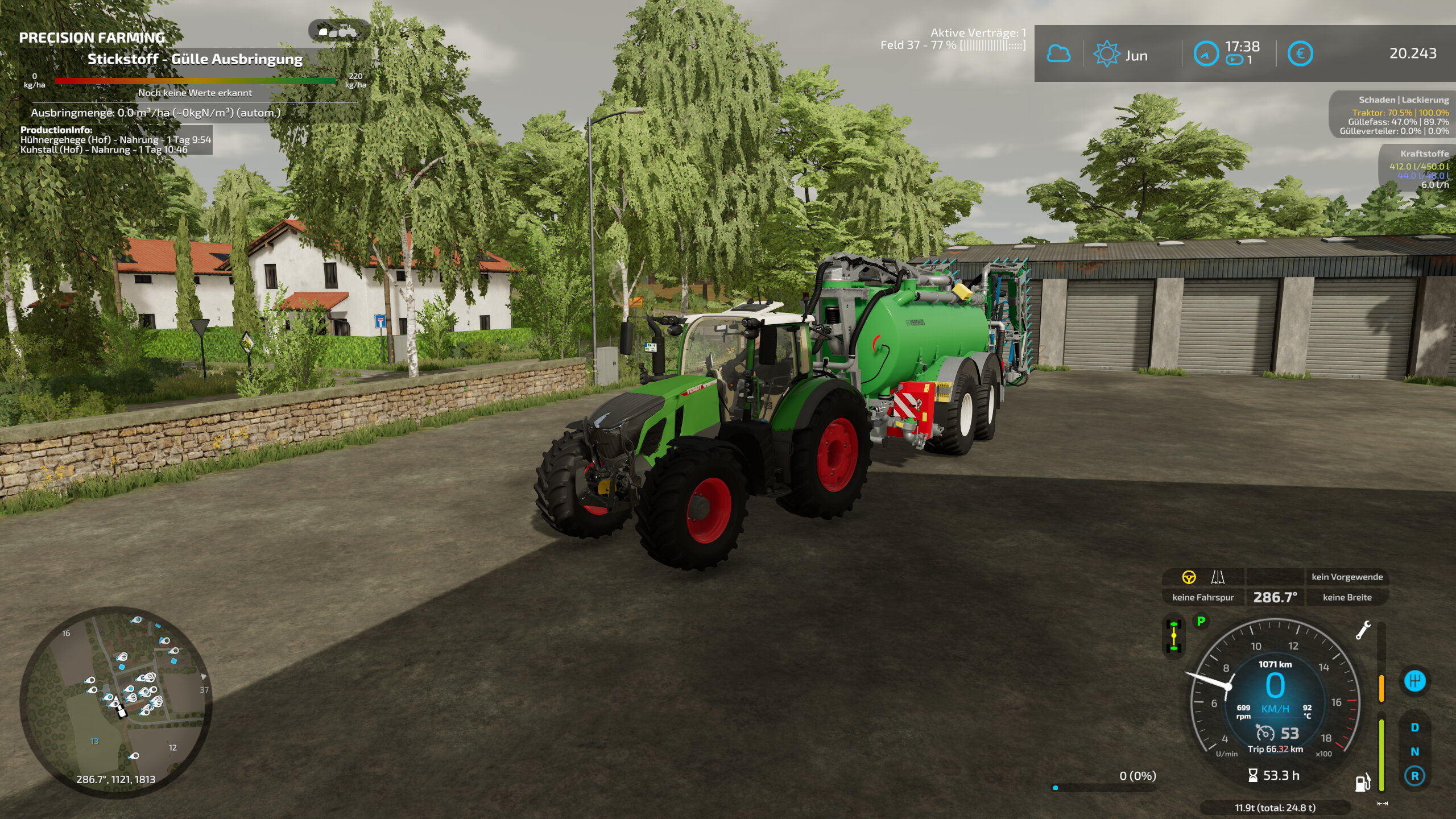Click the wrench damage icon
Image resolution: width=1456 pixels, height=819 pixels.
coord(1363,631)
